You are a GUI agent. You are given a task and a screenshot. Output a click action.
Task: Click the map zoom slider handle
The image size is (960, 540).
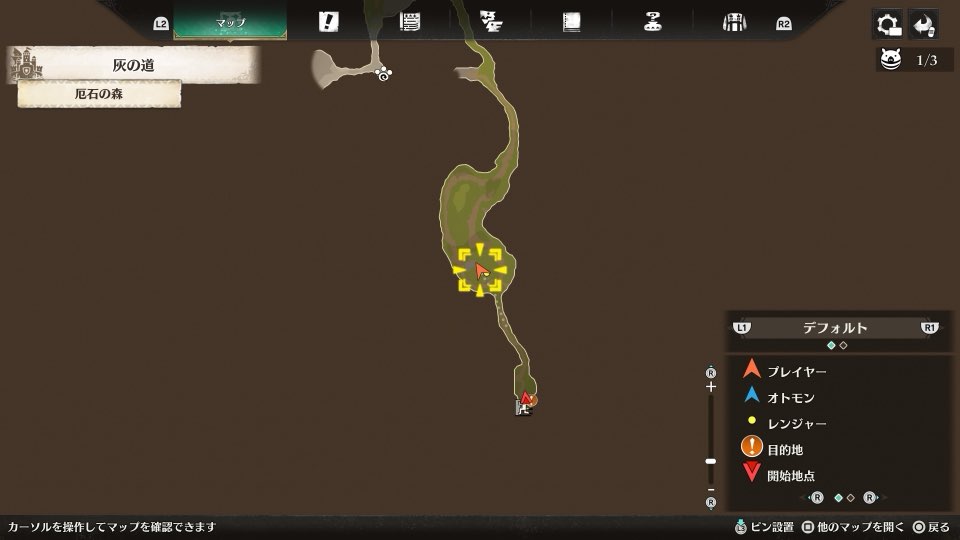711,461
